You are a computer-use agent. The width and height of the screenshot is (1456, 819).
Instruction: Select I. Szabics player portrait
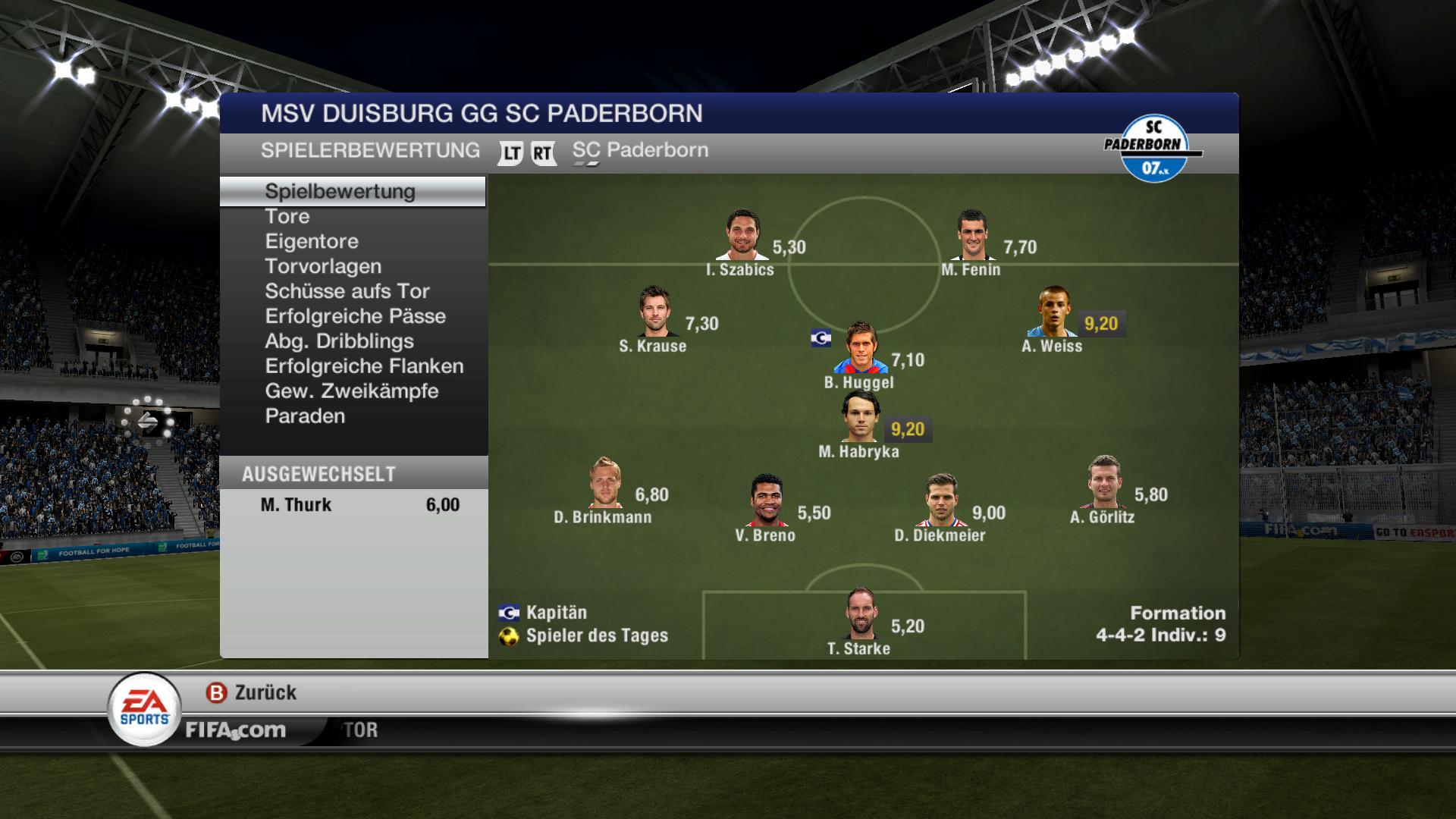pos(742,235)
